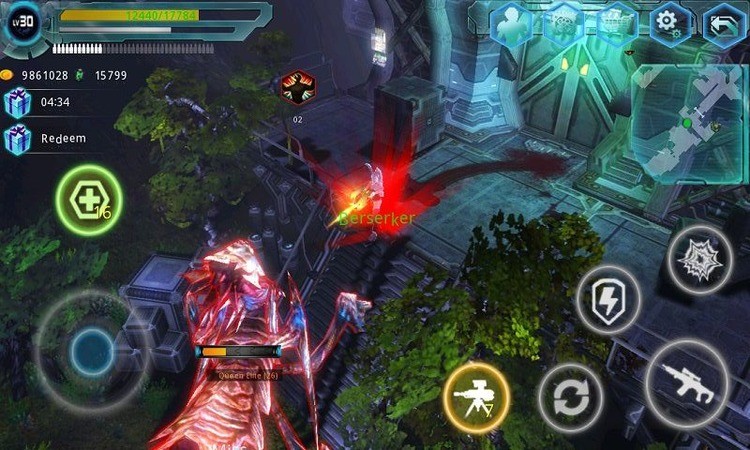
Task: Use the green medkit heal button
Action: [89, 200]
